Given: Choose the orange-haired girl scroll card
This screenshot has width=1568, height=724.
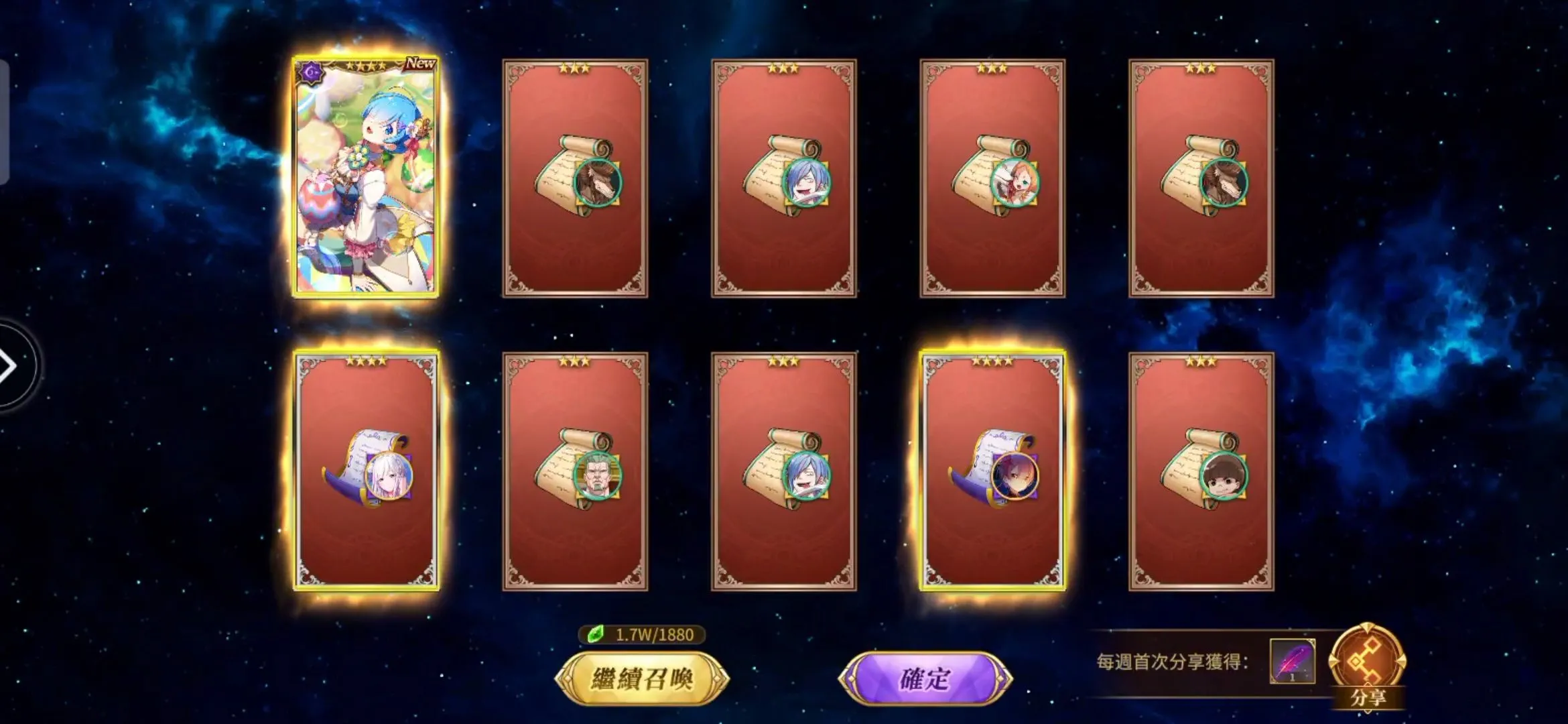Looking at the screenshot, I should point(992,178).
